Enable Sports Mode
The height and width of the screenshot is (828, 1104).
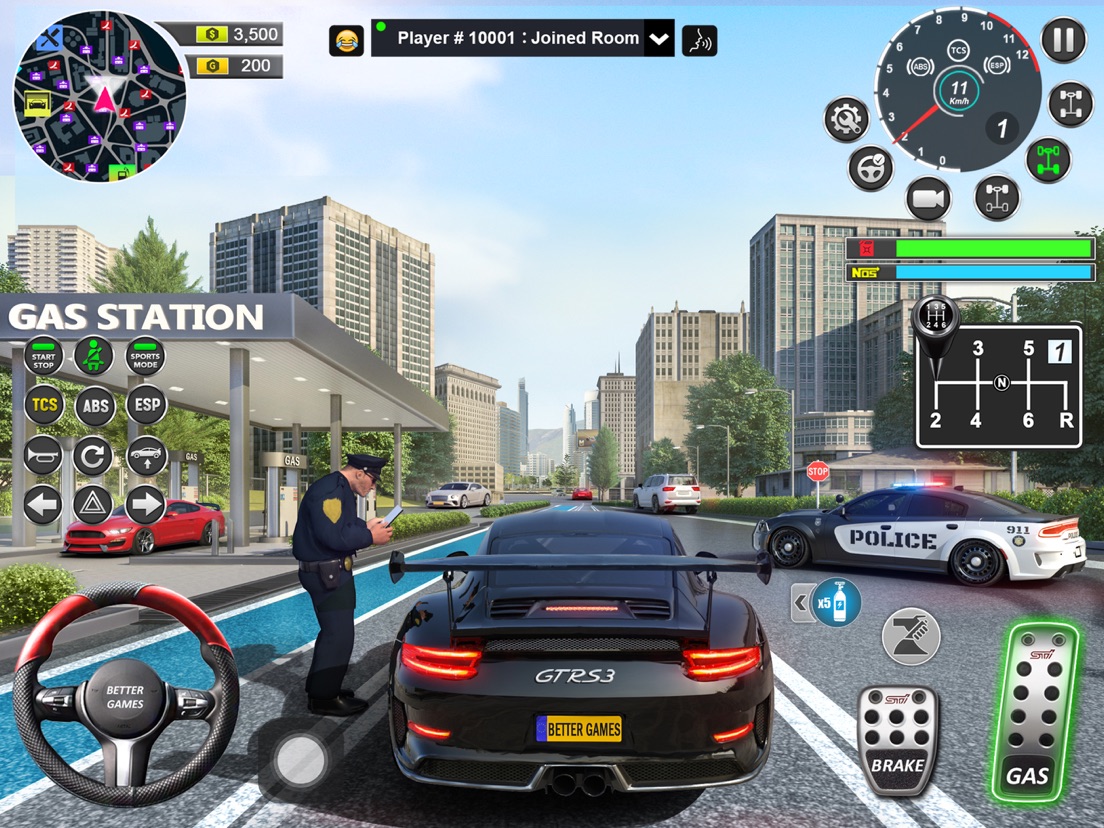pos(145,356)
